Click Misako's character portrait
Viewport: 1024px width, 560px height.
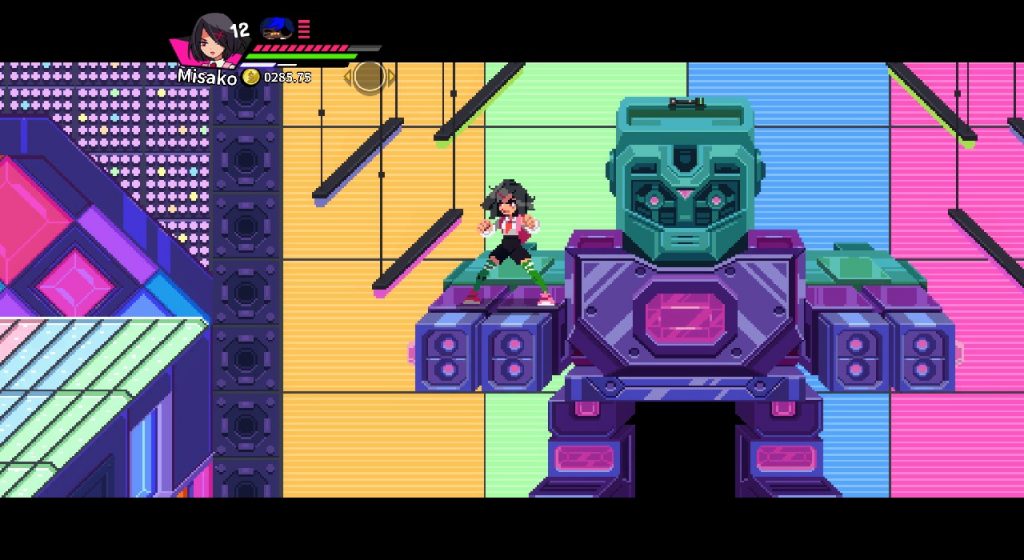click(x=210, y=38)
